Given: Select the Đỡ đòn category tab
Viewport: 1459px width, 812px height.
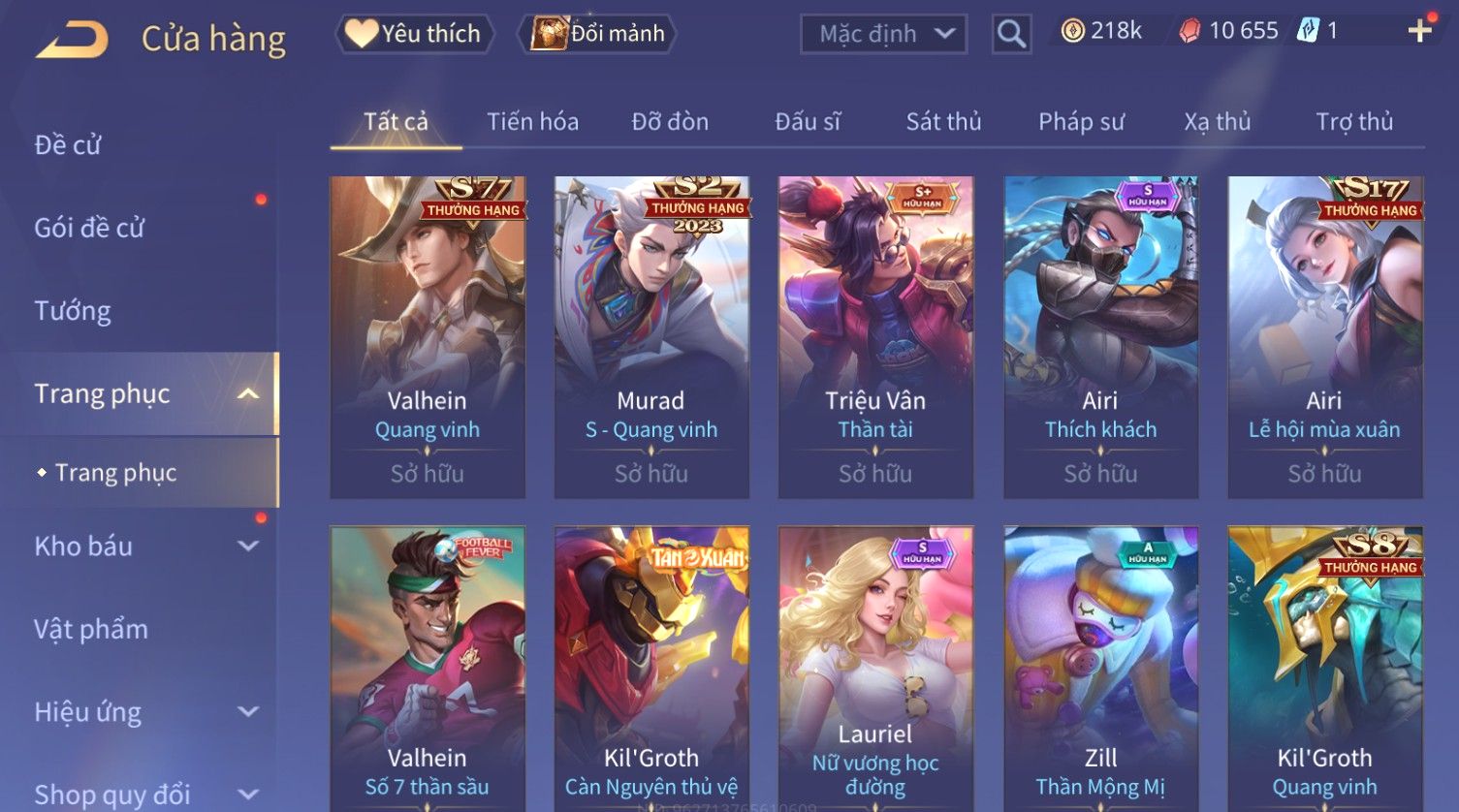Looking at the screenshot, I should [x=670, y=122].
